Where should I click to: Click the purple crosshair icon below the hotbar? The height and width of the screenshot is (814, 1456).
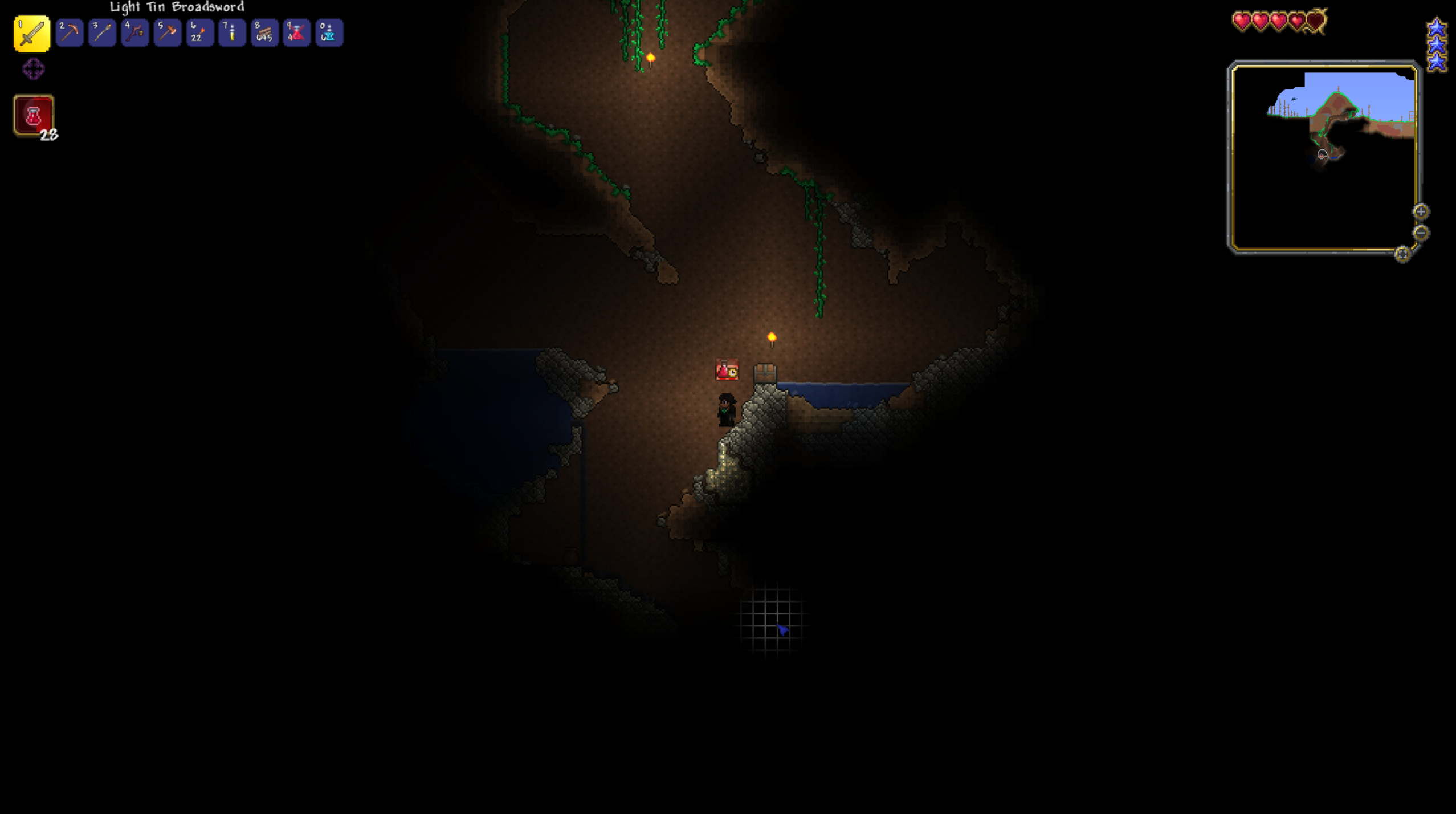coord(34,69)
